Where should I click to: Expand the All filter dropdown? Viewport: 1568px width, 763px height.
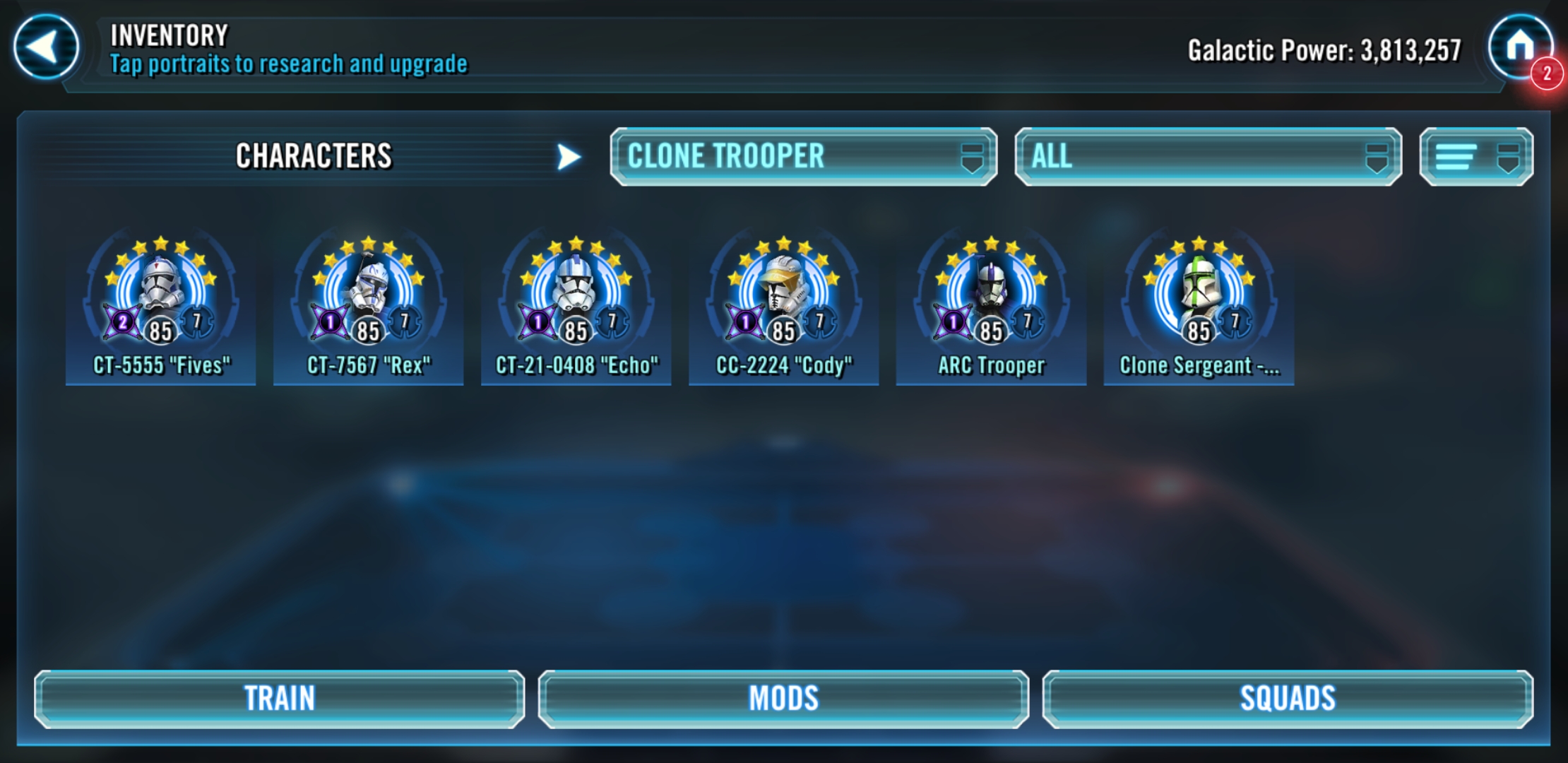tap(1208, 155)
